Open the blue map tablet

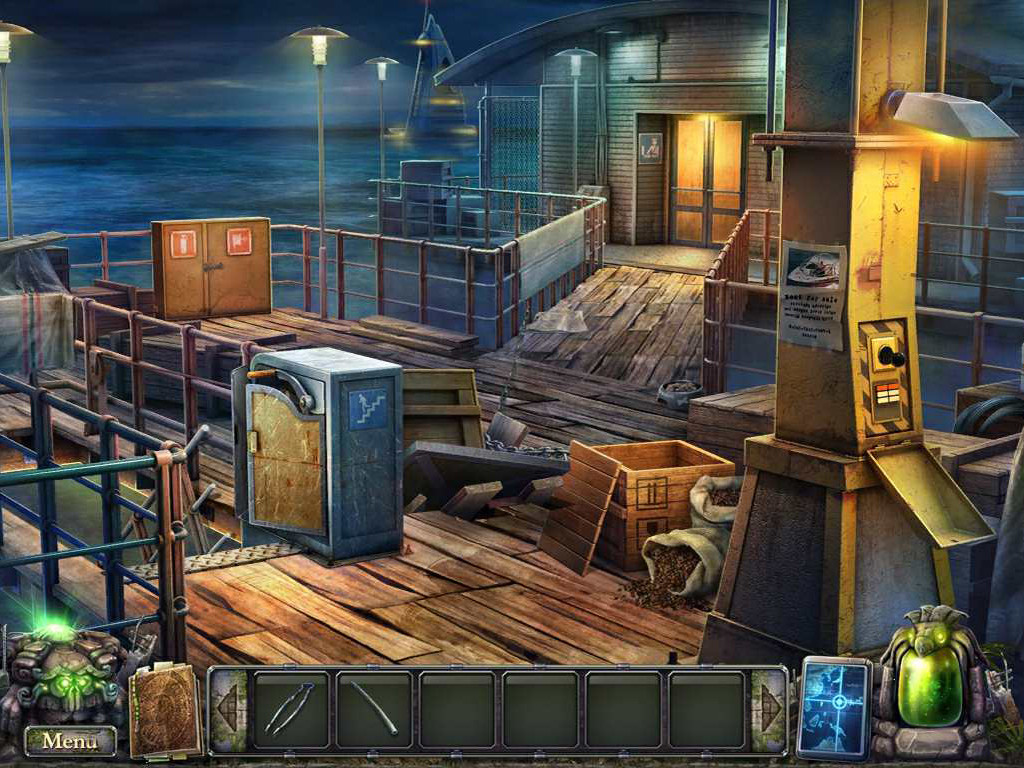click(834, 707)
